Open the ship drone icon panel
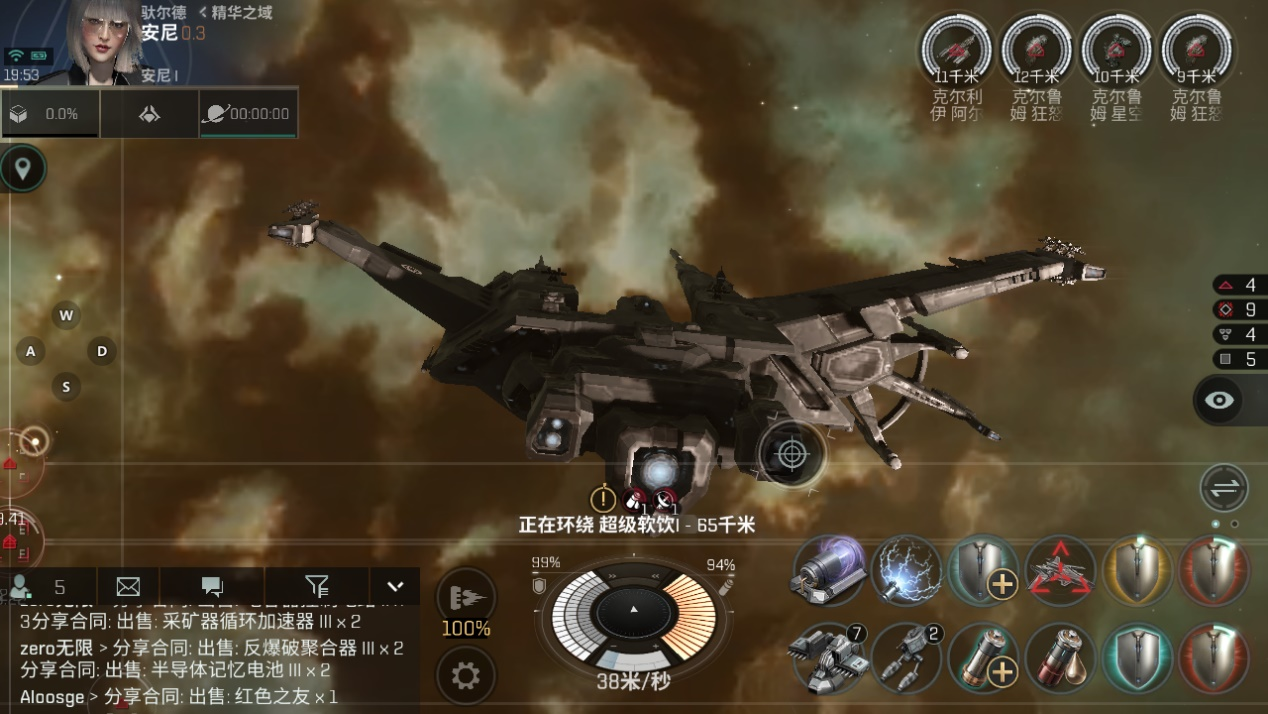Viewport: 1268px width, 714px height. [149, 114]
